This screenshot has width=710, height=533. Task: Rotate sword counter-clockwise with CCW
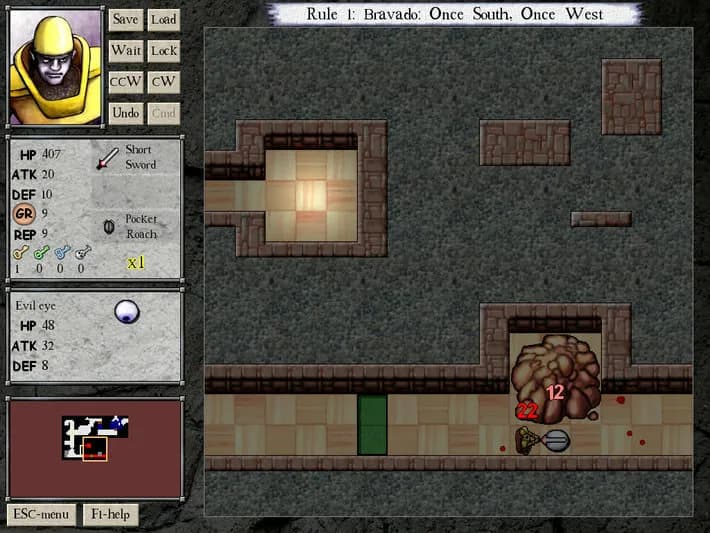(x=125, y=82)
